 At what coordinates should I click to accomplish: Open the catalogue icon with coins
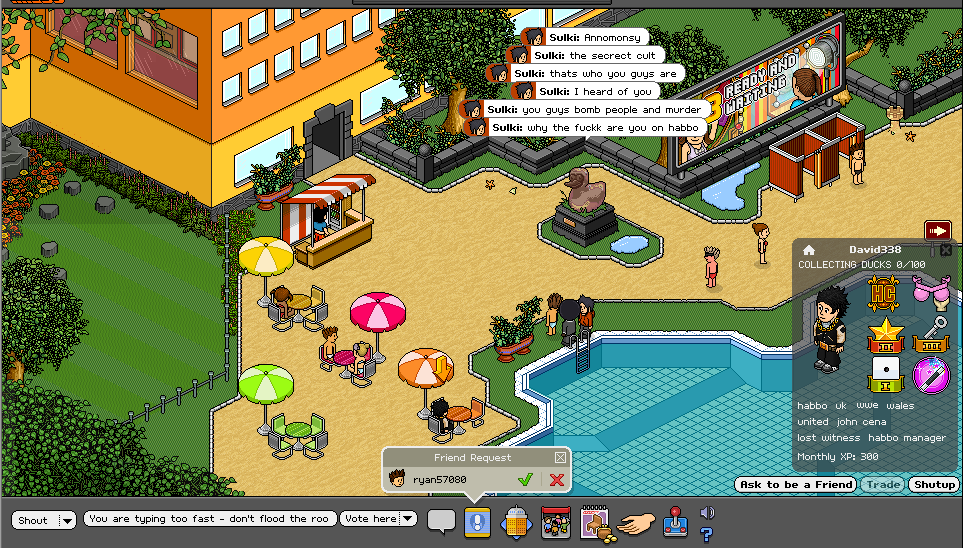pos(595,522)
